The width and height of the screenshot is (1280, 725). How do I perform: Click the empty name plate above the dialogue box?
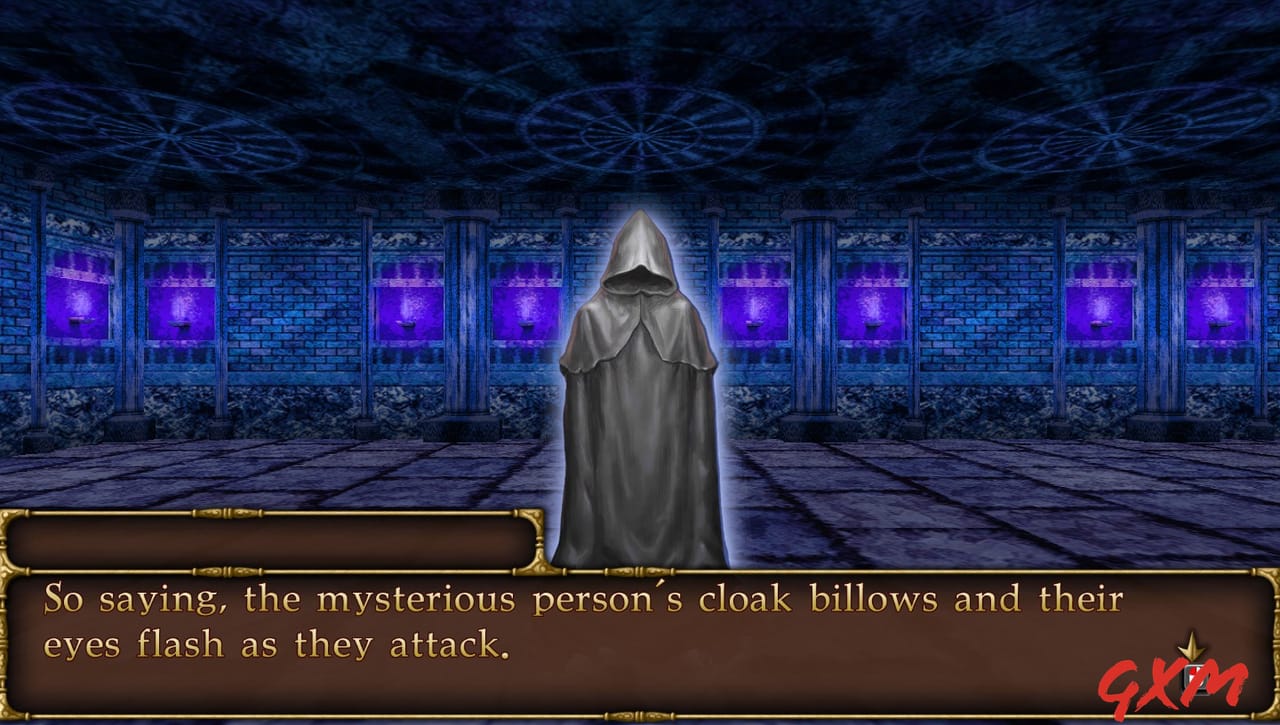click(x=270, y=538)
